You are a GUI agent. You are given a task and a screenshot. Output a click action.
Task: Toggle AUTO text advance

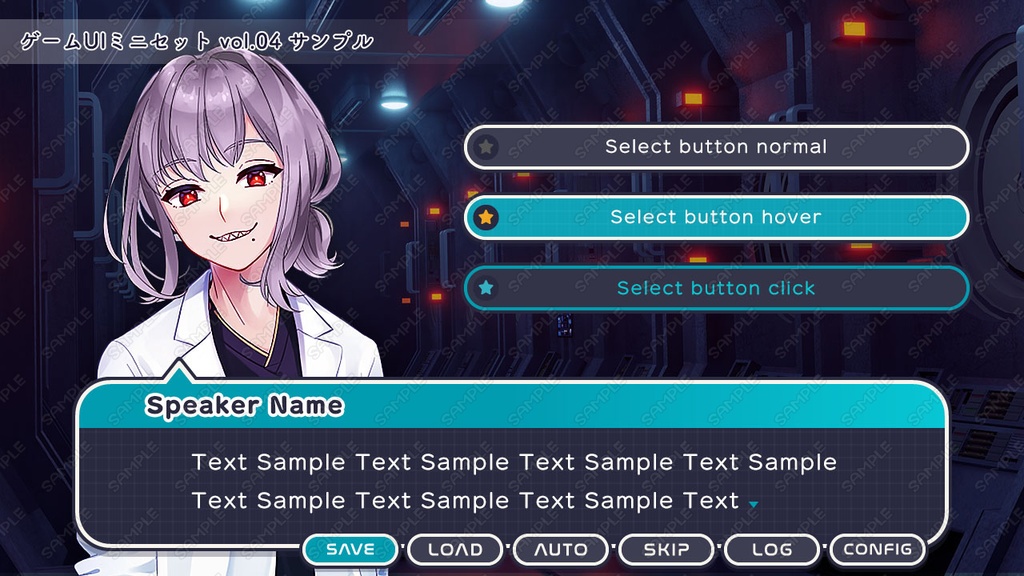(561, 549)
